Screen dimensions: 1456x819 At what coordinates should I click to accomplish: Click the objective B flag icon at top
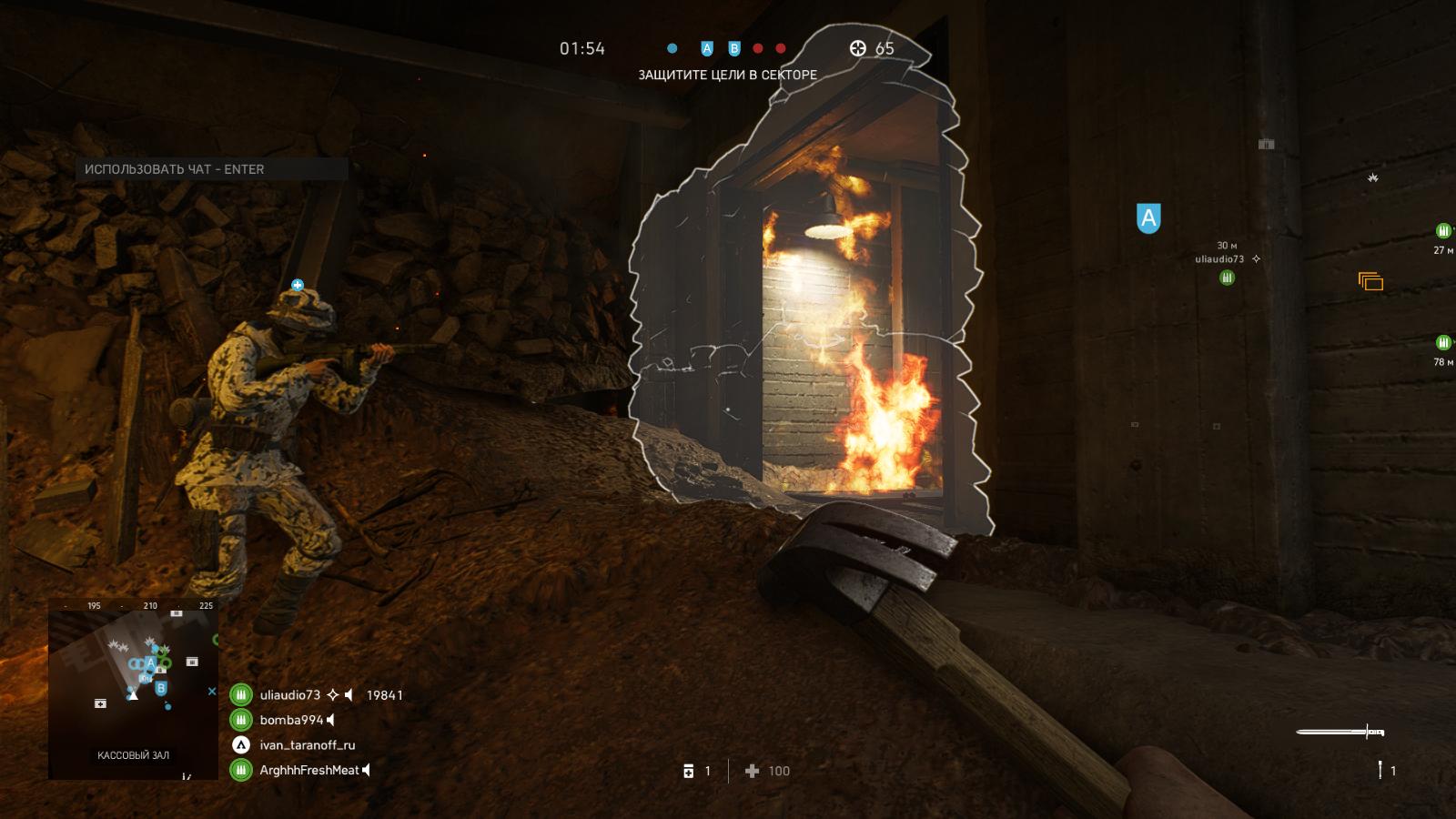[733, 49]
